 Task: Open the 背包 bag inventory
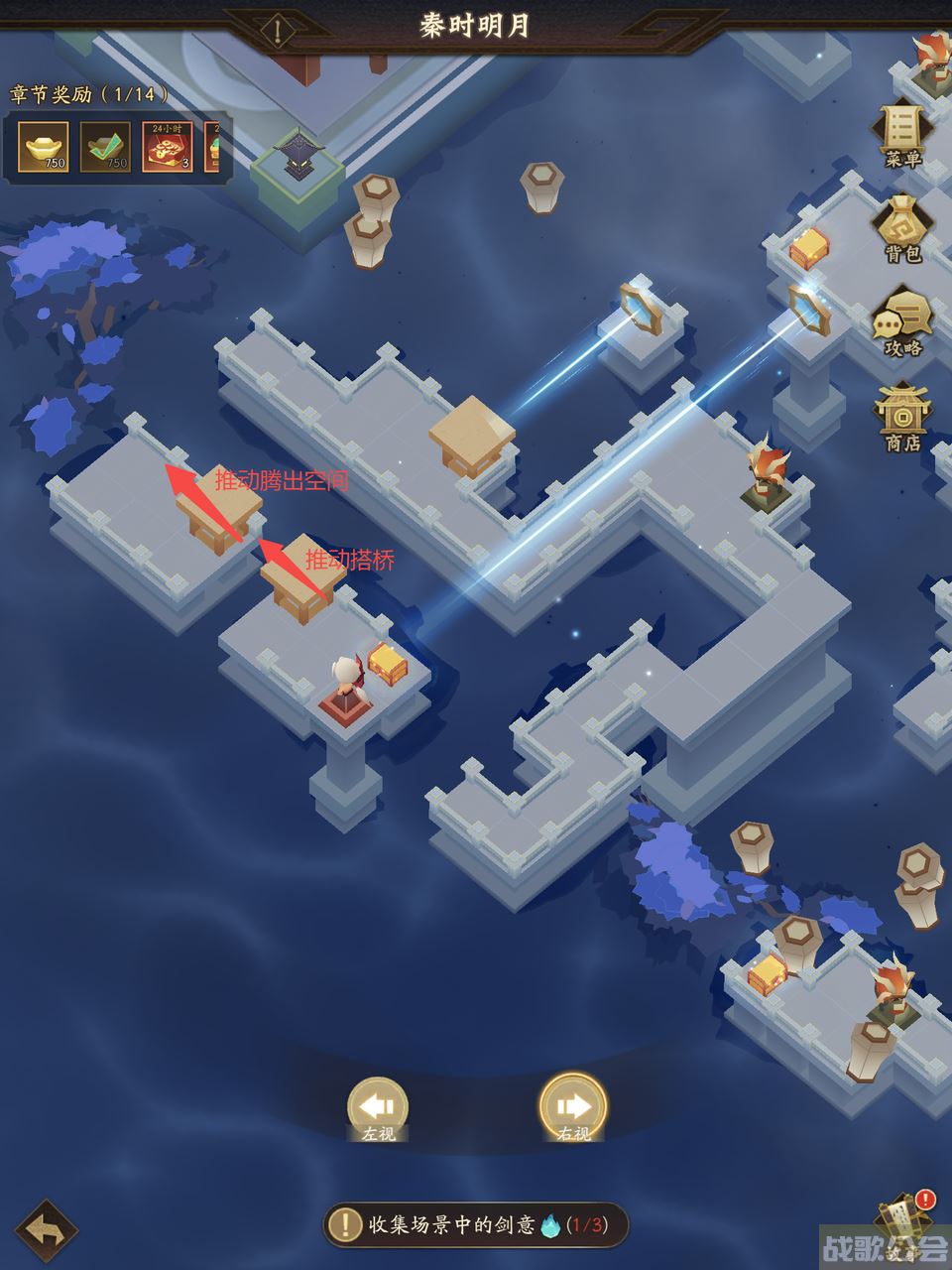click(x=902, y=229)
